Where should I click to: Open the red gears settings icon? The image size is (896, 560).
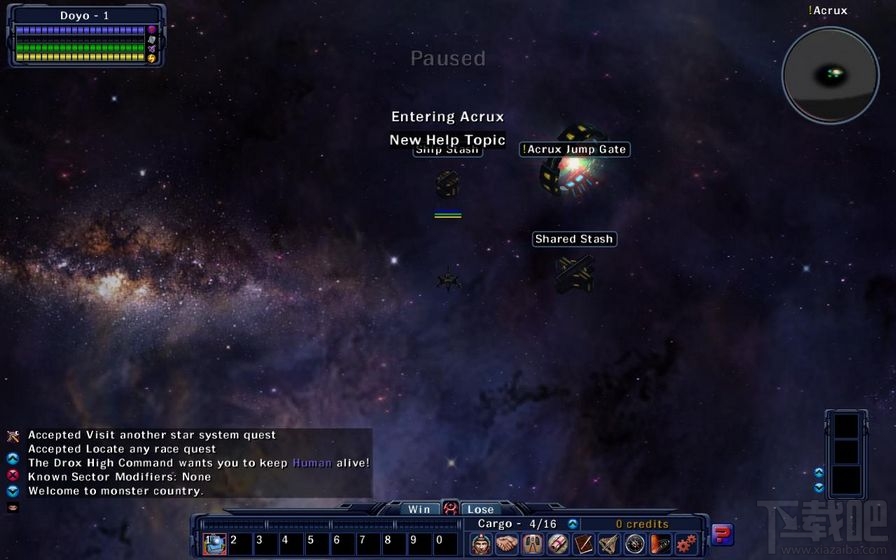click(x=686, y=543)
